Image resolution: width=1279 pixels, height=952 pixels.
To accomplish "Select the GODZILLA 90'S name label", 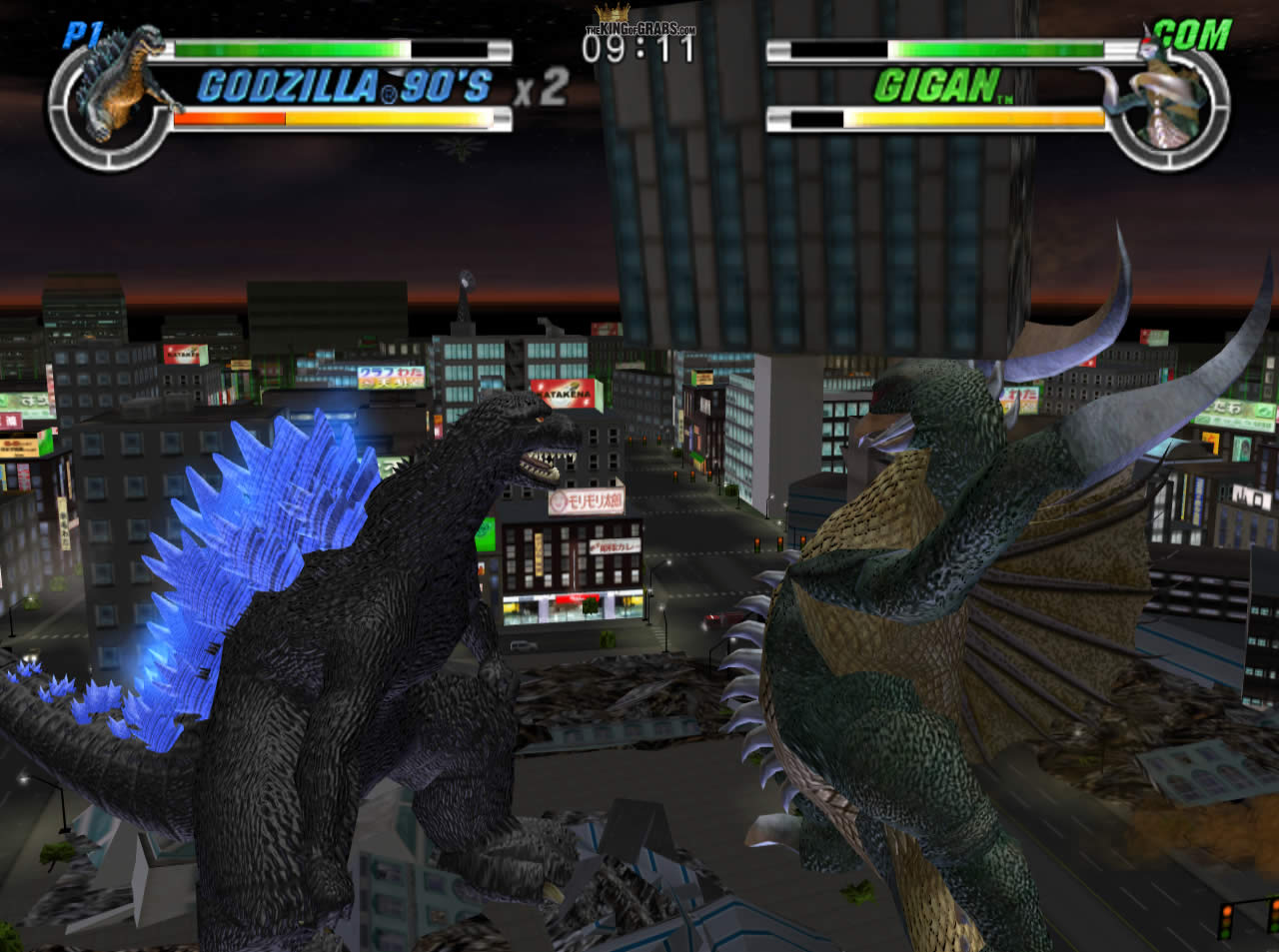I will point(345,87).
